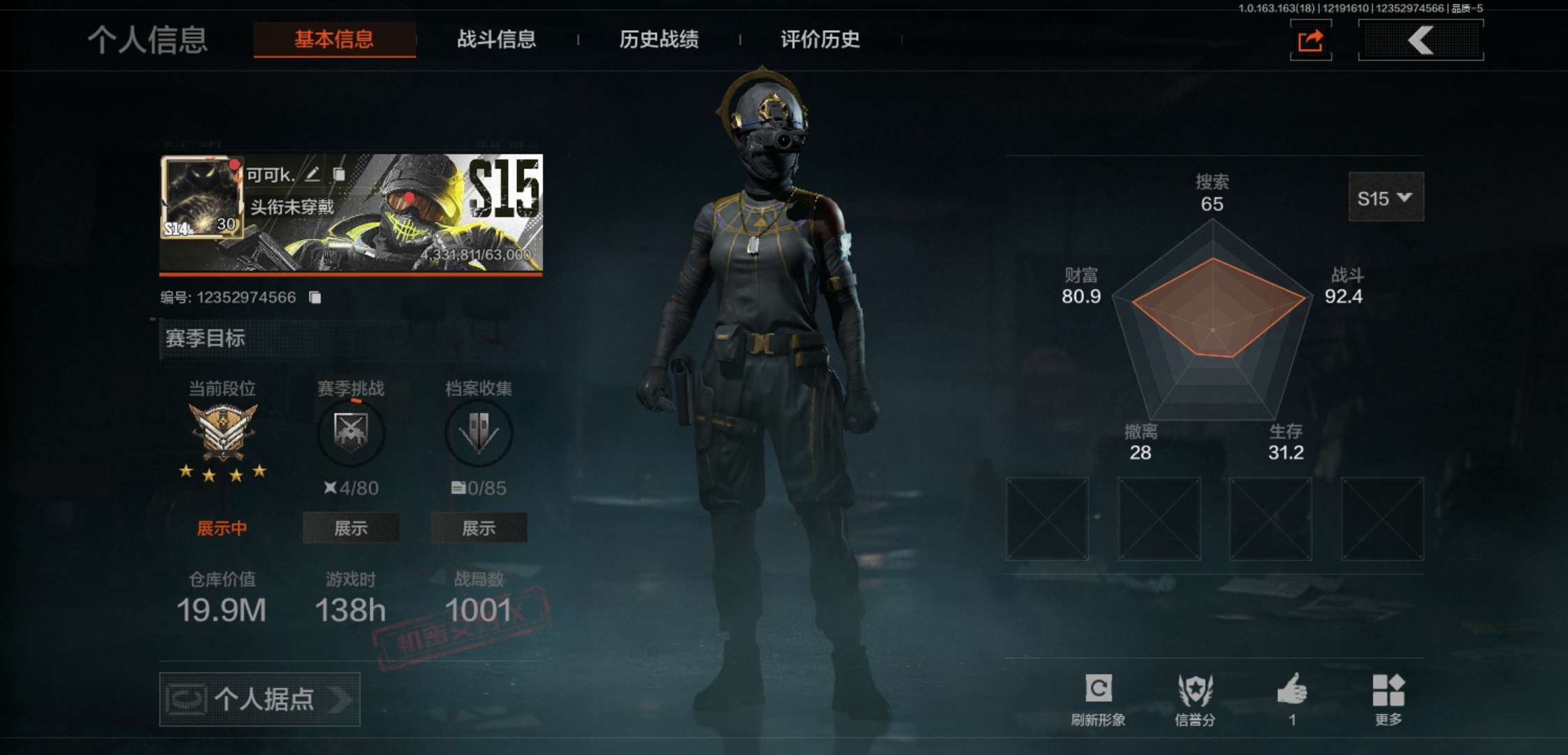The image size is (1568, 755).
Task: Click the 档案收集 archive collection icon
Action: (x=479, y=433)
